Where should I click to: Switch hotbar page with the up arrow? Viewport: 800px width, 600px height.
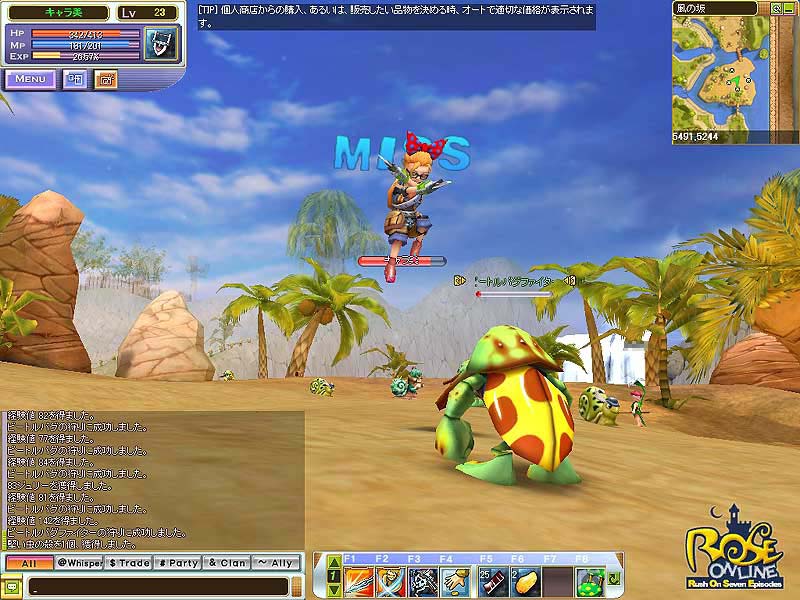pos(334,565)
